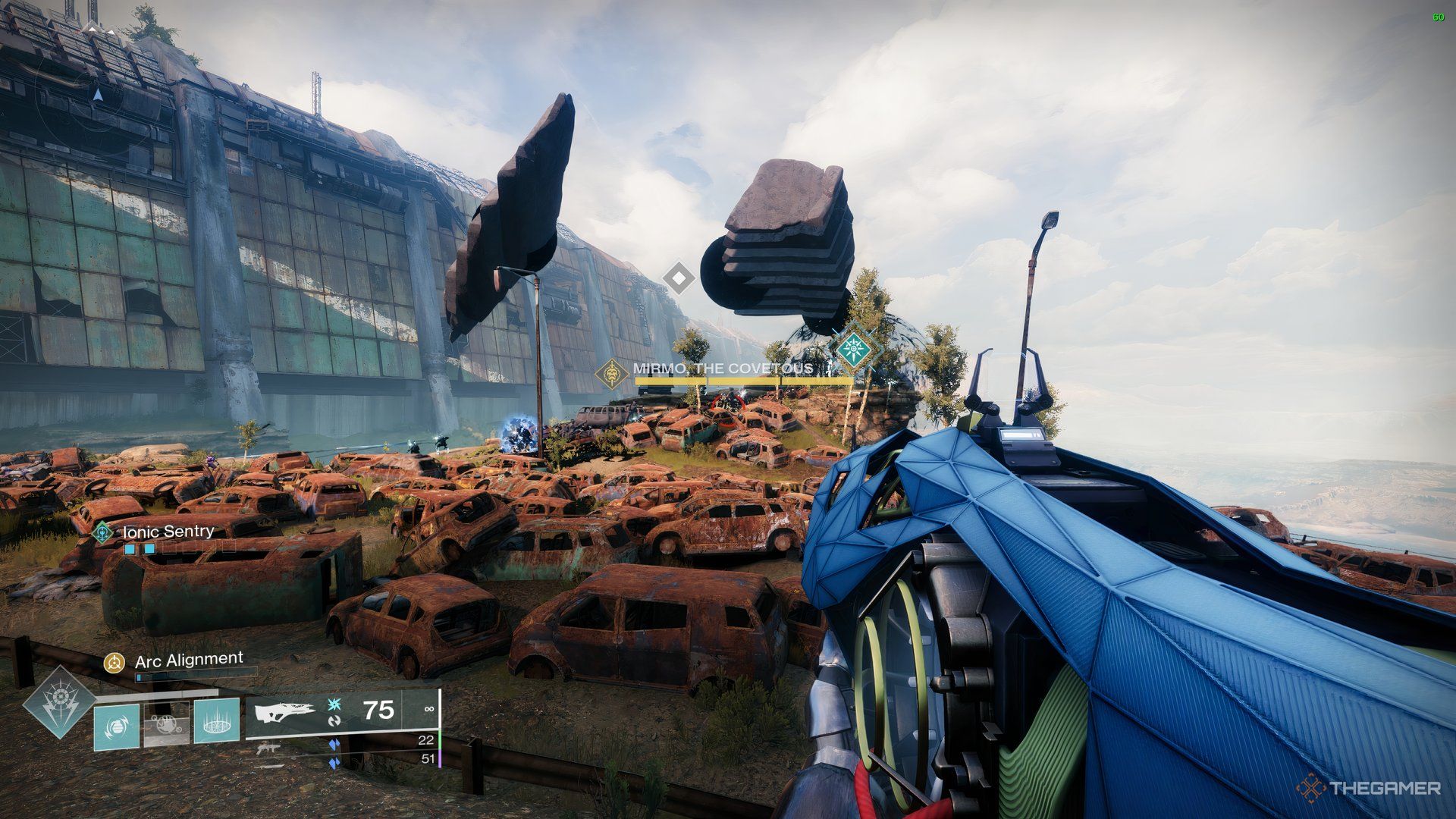
Task: Click the Arc Alignment gold buff icon
Action: click(x=115, y=663)
